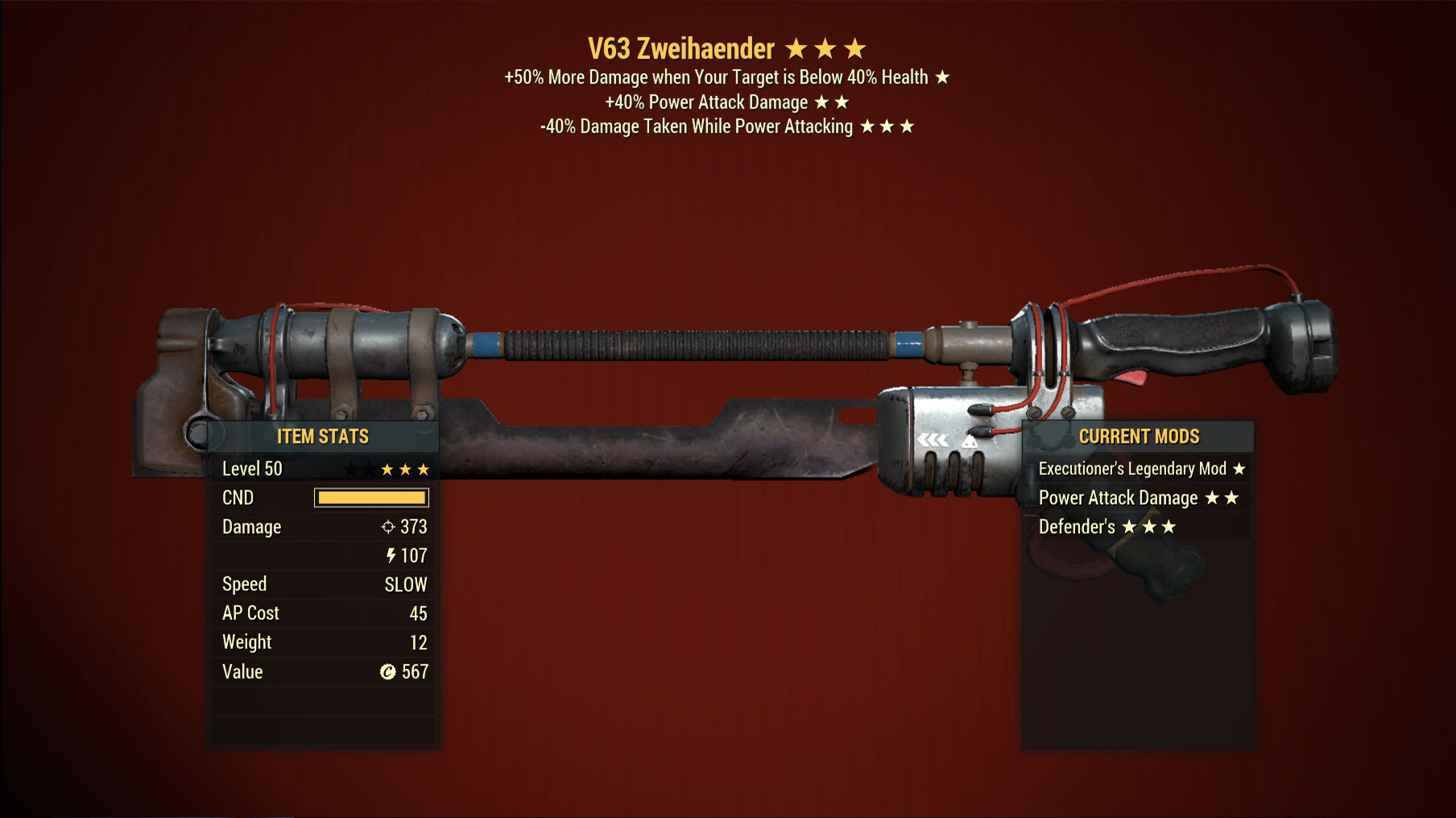Image resolution: width=1456 pixels, height=818 pixels.
Task: Choose the Power Attack Damage mod entry
Action: pos(1137,498)
